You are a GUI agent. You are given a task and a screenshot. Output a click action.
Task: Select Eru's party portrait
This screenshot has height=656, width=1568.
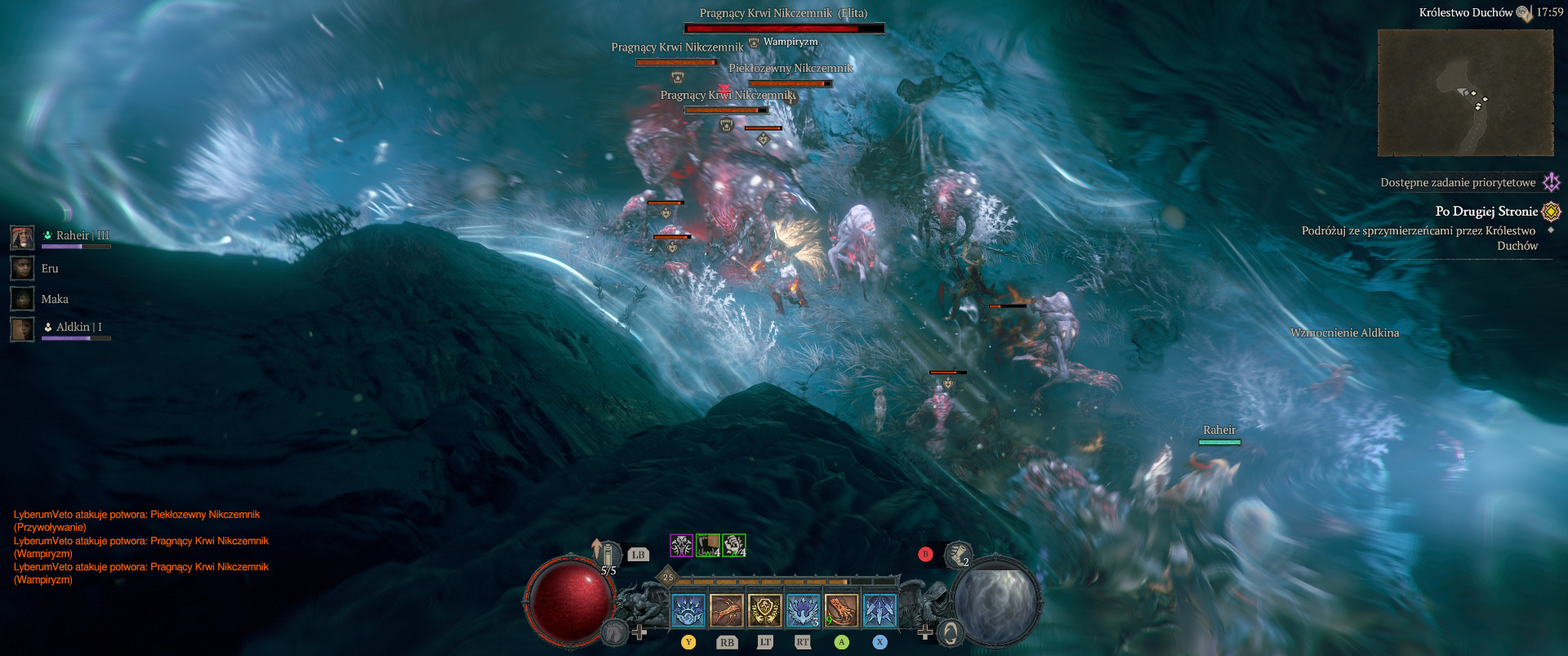22,268
